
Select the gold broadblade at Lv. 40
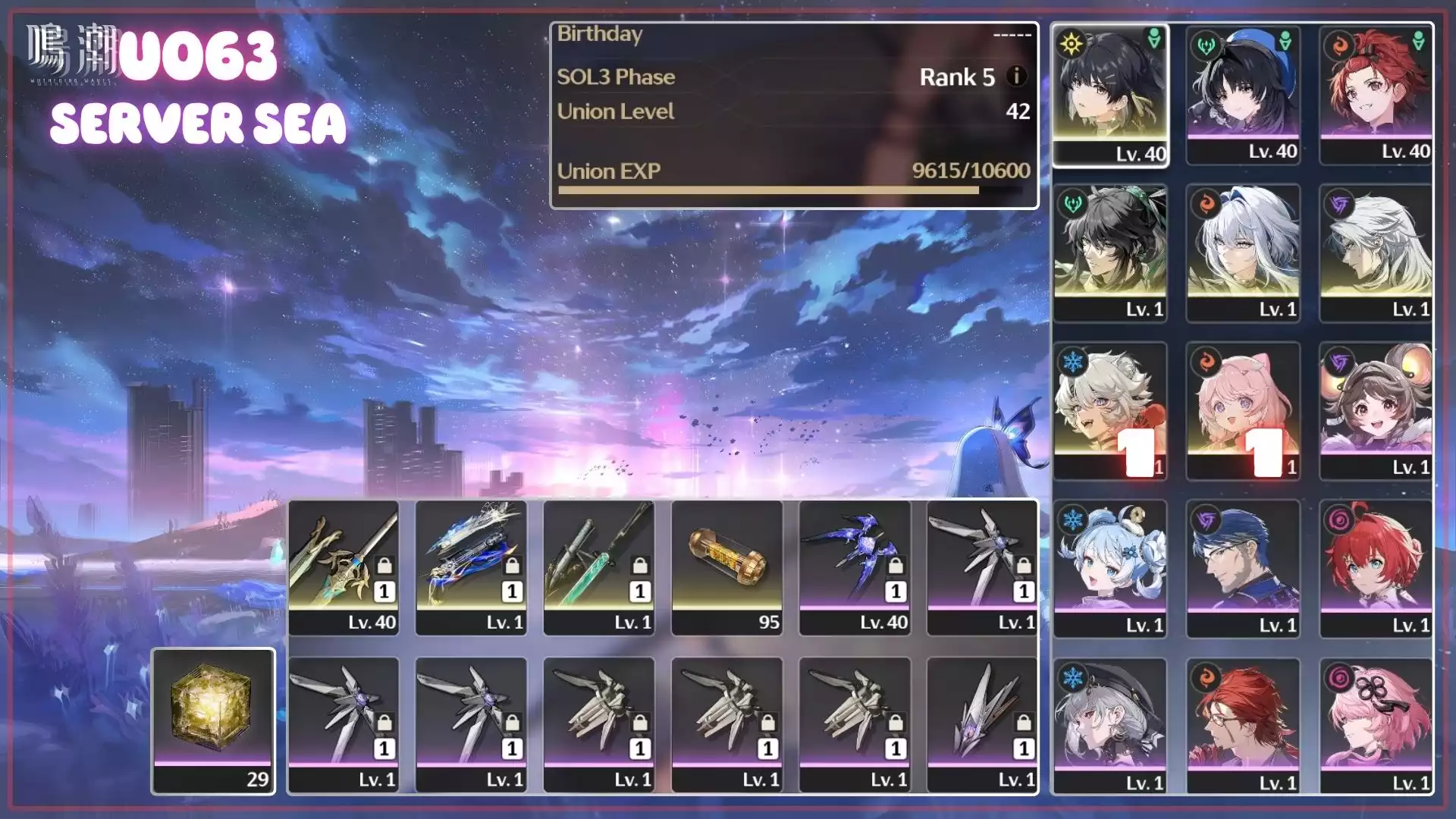344,566
